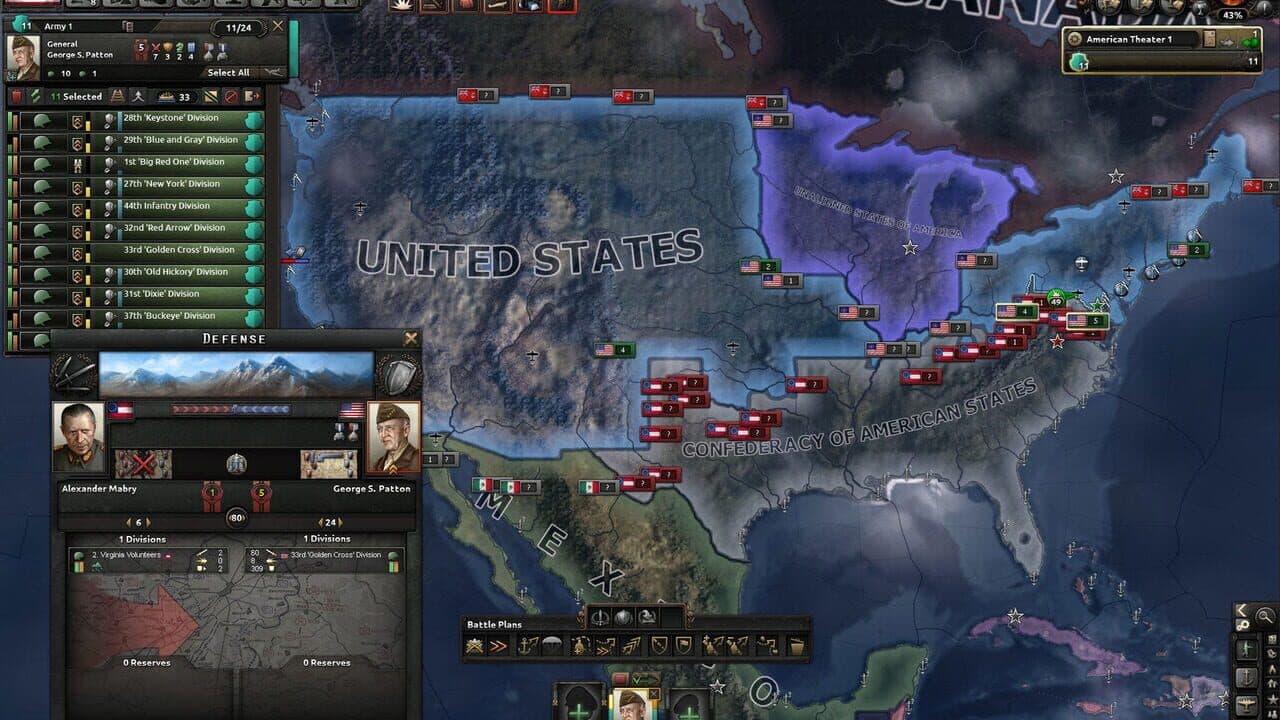Image resolution: width=1280 pixels, height=720 pixels.
Task: Toggle the cancel-orders red circle icon in division bar
Action: [x=229, y=96]
